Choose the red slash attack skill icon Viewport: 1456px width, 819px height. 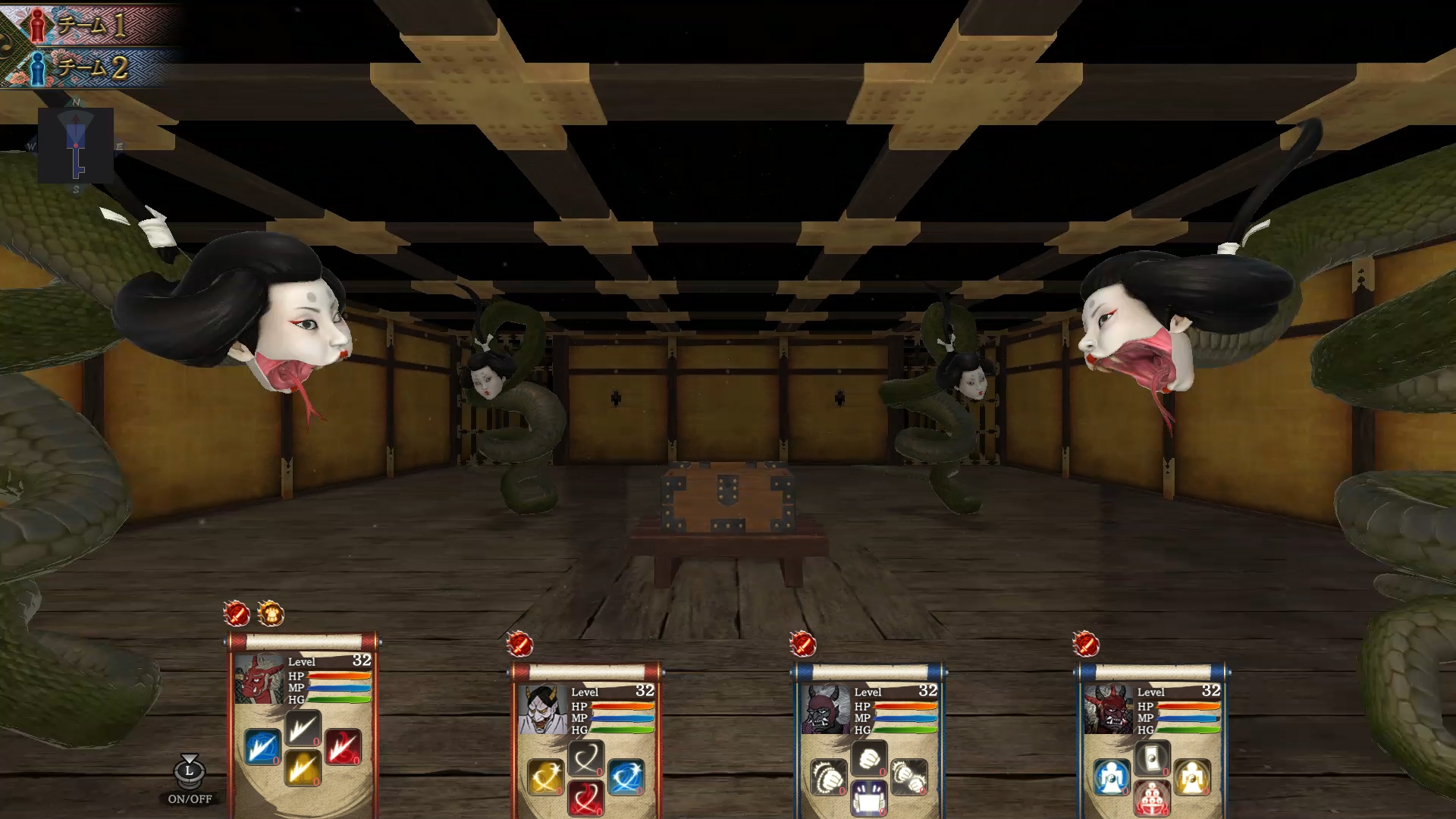coord(343,748)
